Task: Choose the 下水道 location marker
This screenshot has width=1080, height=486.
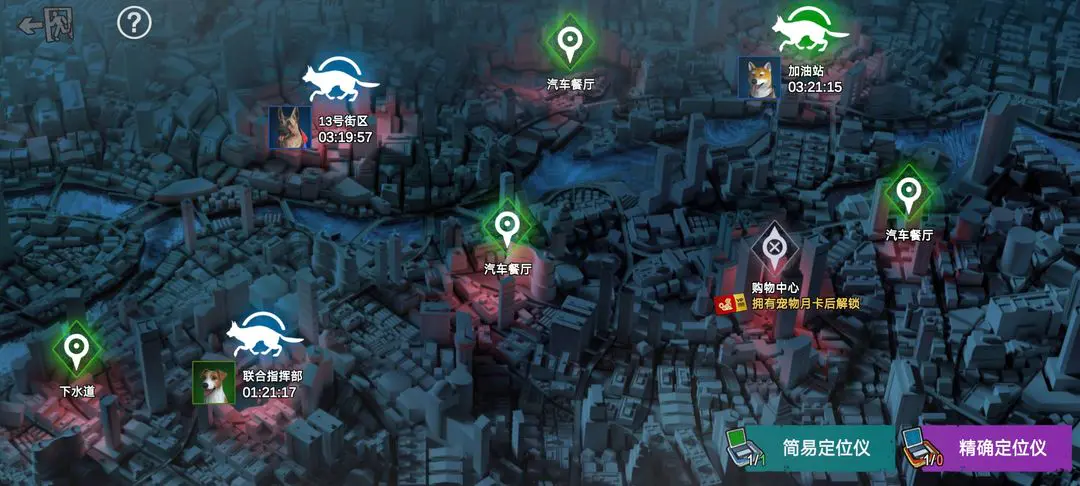Action: (x=76, y=349)
